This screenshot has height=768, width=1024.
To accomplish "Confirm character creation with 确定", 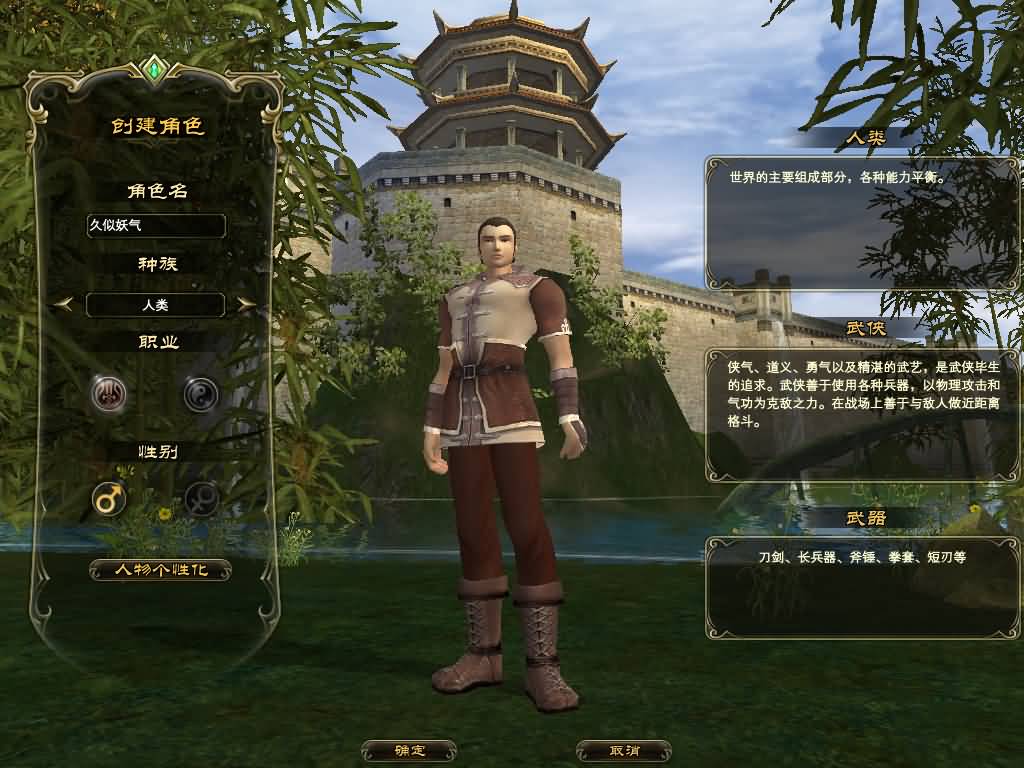I will pos(409,750).
